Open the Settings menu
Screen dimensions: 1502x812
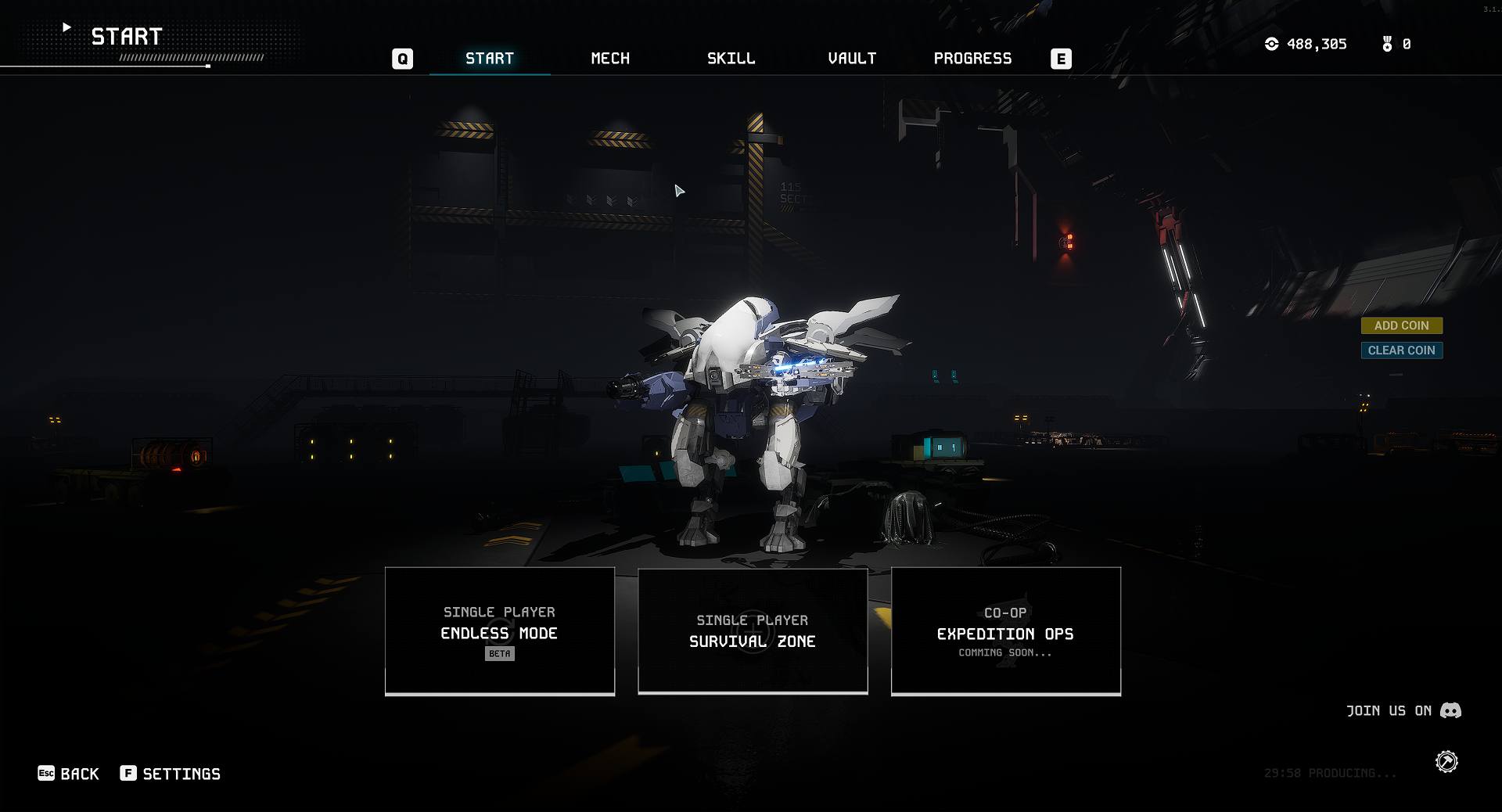(171, 774)
